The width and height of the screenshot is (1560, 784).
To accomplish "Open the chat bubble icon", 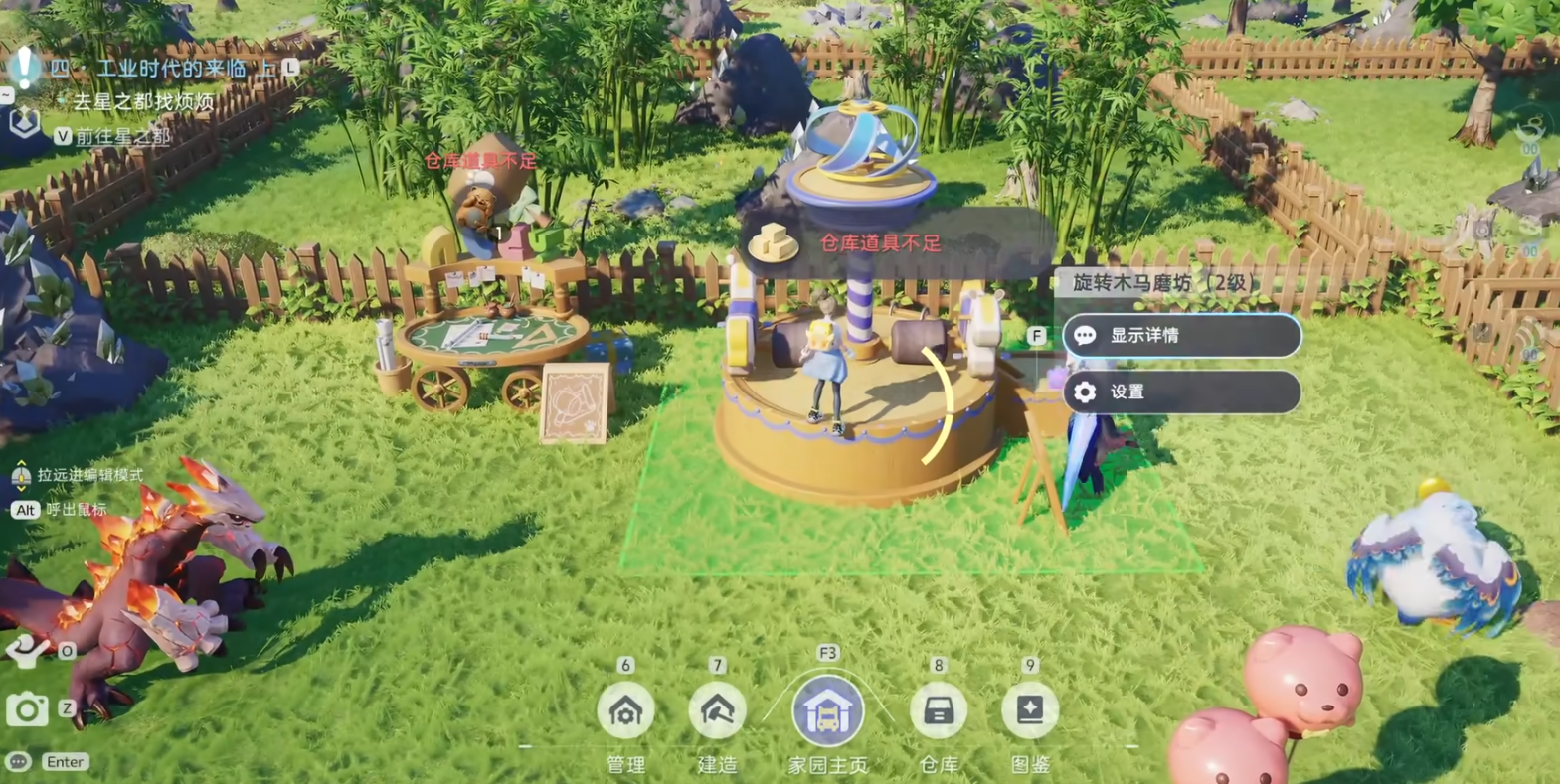I will 19,762.
